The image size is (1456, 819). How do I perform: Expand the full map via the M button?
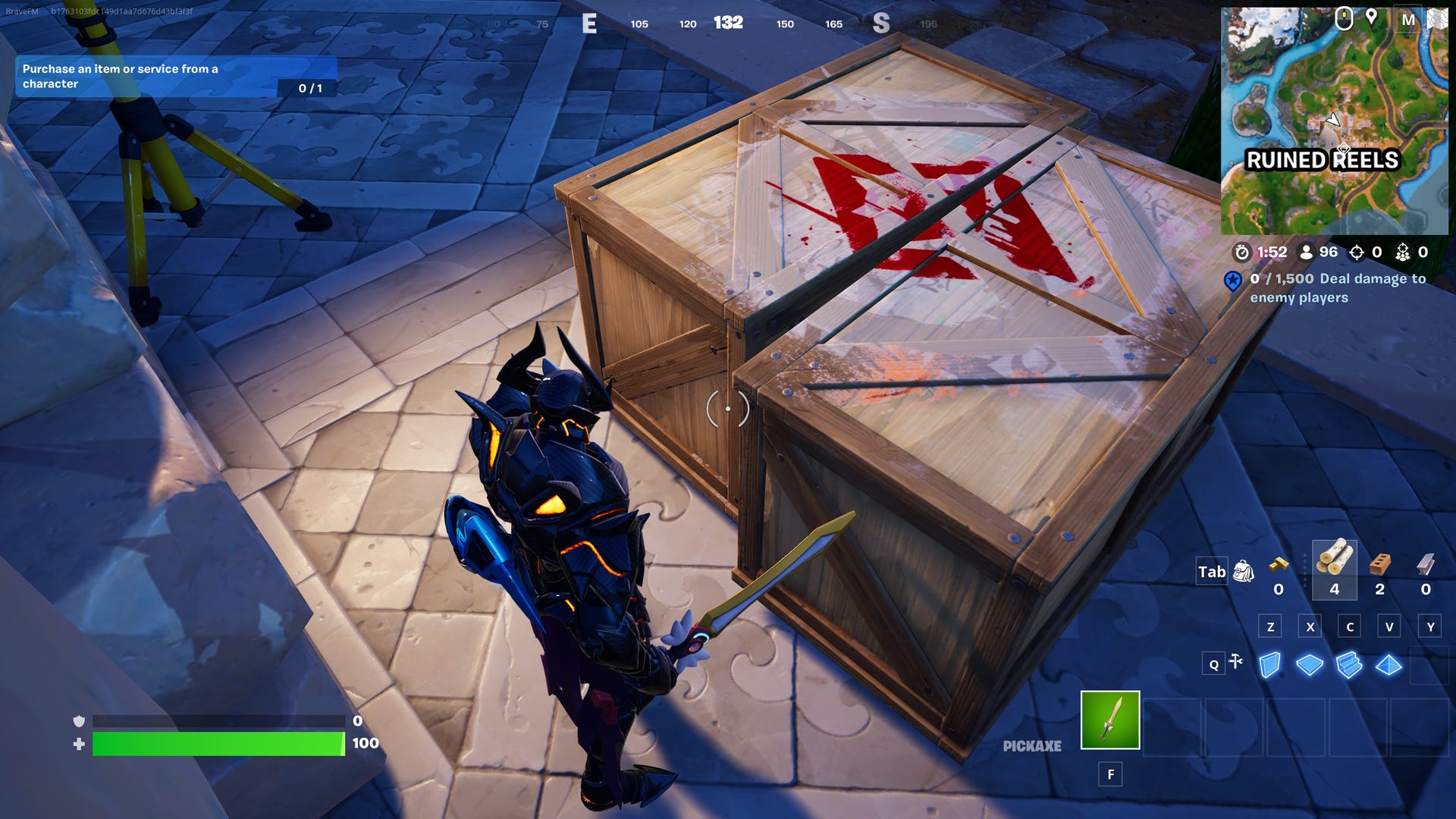[1407, 19]
